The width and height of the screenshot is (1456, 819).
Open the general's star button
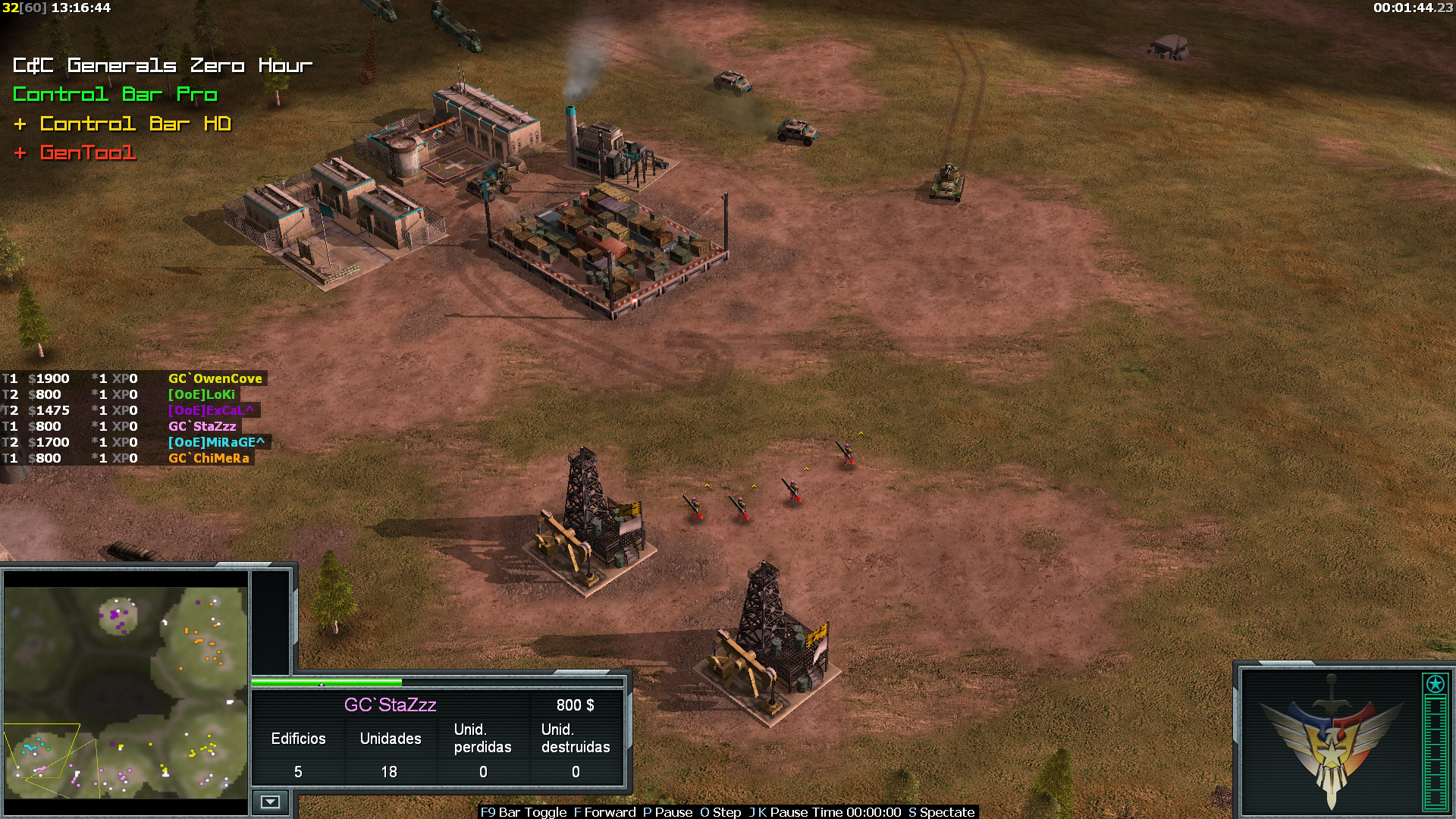coord(1435,684)
